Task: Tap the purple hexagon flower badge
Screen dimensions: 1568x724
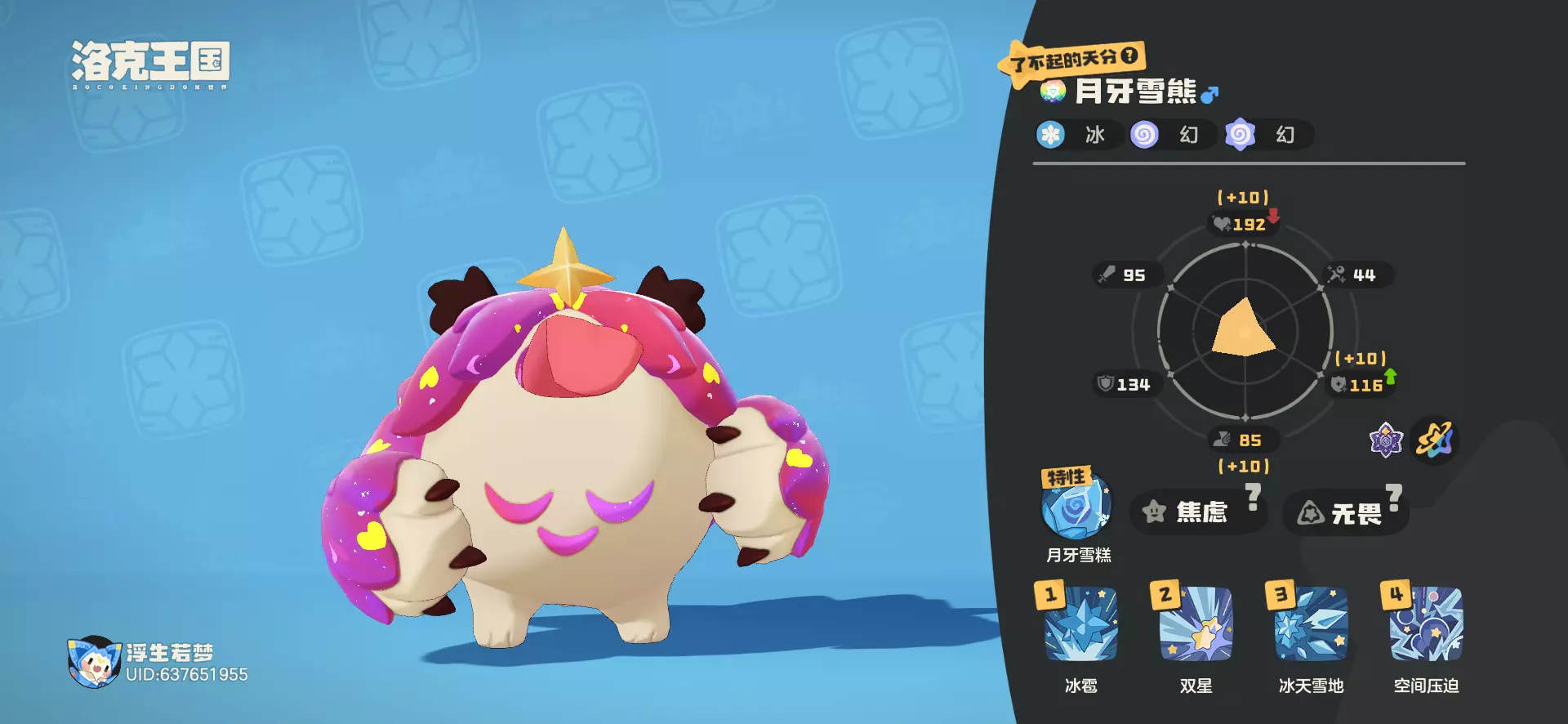Action: point(1386,440)
